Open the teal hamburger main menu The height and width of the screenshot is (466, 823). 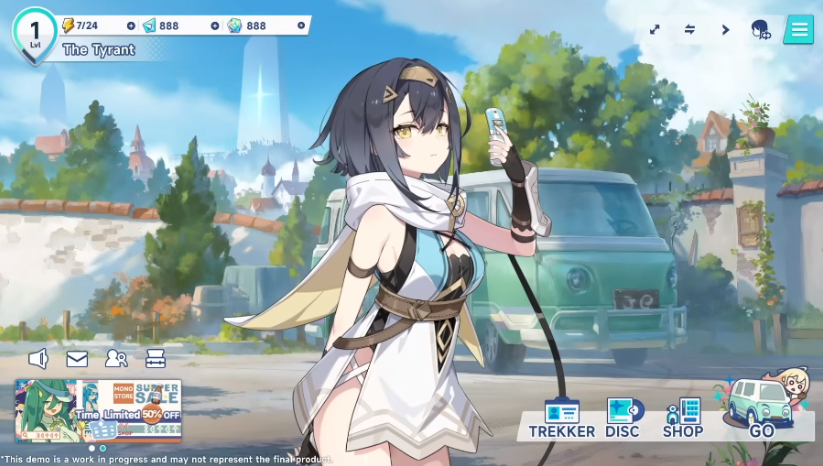tap(798, 29)
